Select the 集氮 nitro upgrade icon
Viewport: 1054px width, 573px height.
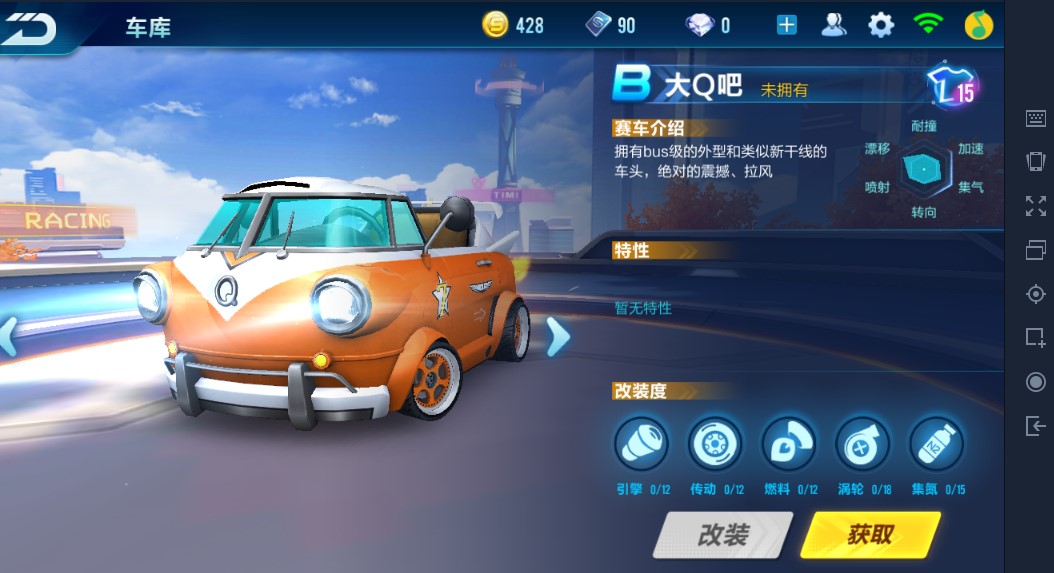point(936,443)
